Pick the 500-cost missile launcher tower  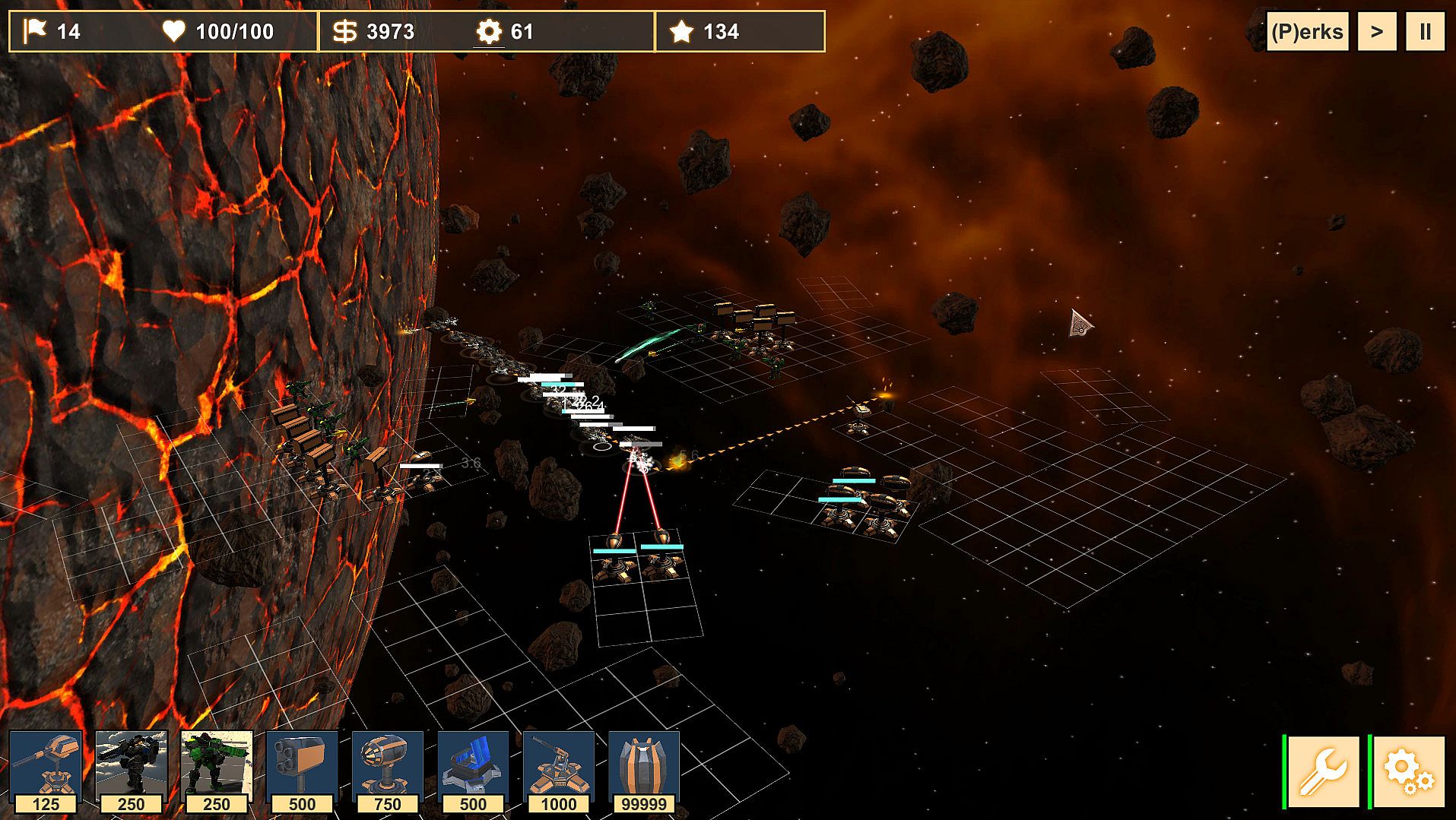pyautogui.click(x=302, y=771)
